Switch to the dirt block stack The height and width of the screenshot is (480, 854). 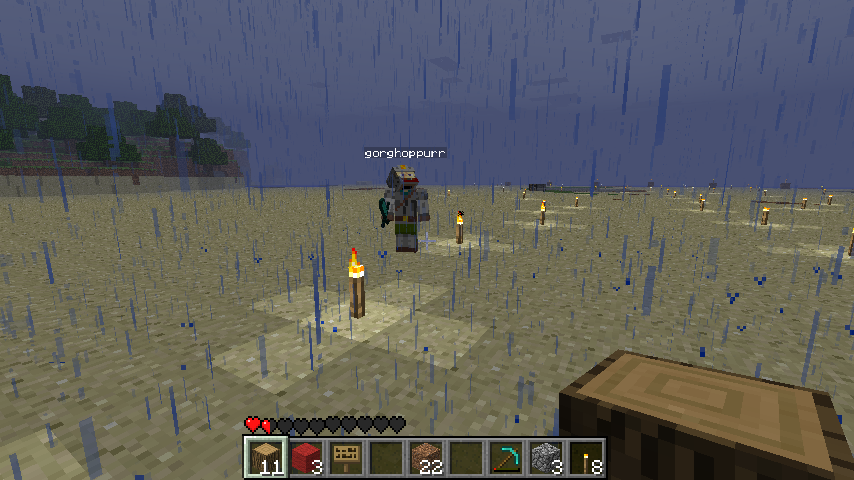pyautogui.click(x=426, y=458)
